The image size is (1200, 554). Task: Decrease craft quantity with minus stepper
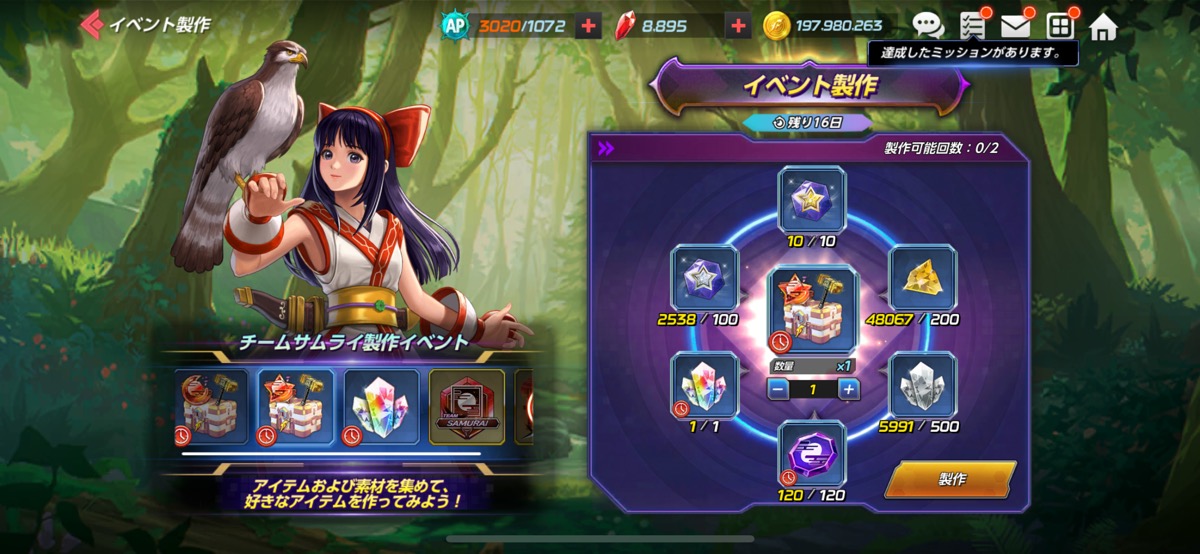779,389
